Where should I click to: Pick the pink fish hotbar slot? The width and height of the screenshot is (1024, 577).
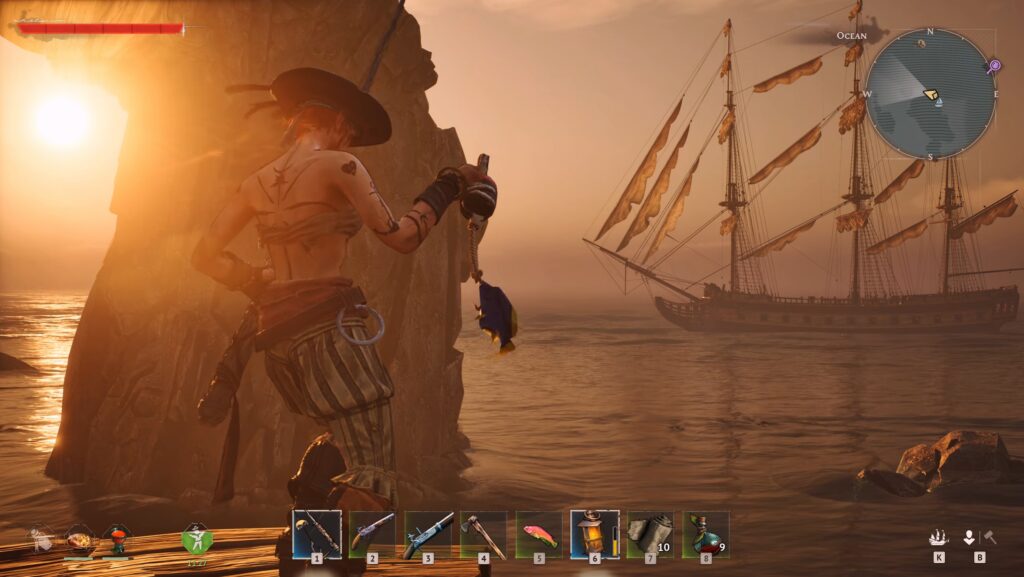pos(539,534)
